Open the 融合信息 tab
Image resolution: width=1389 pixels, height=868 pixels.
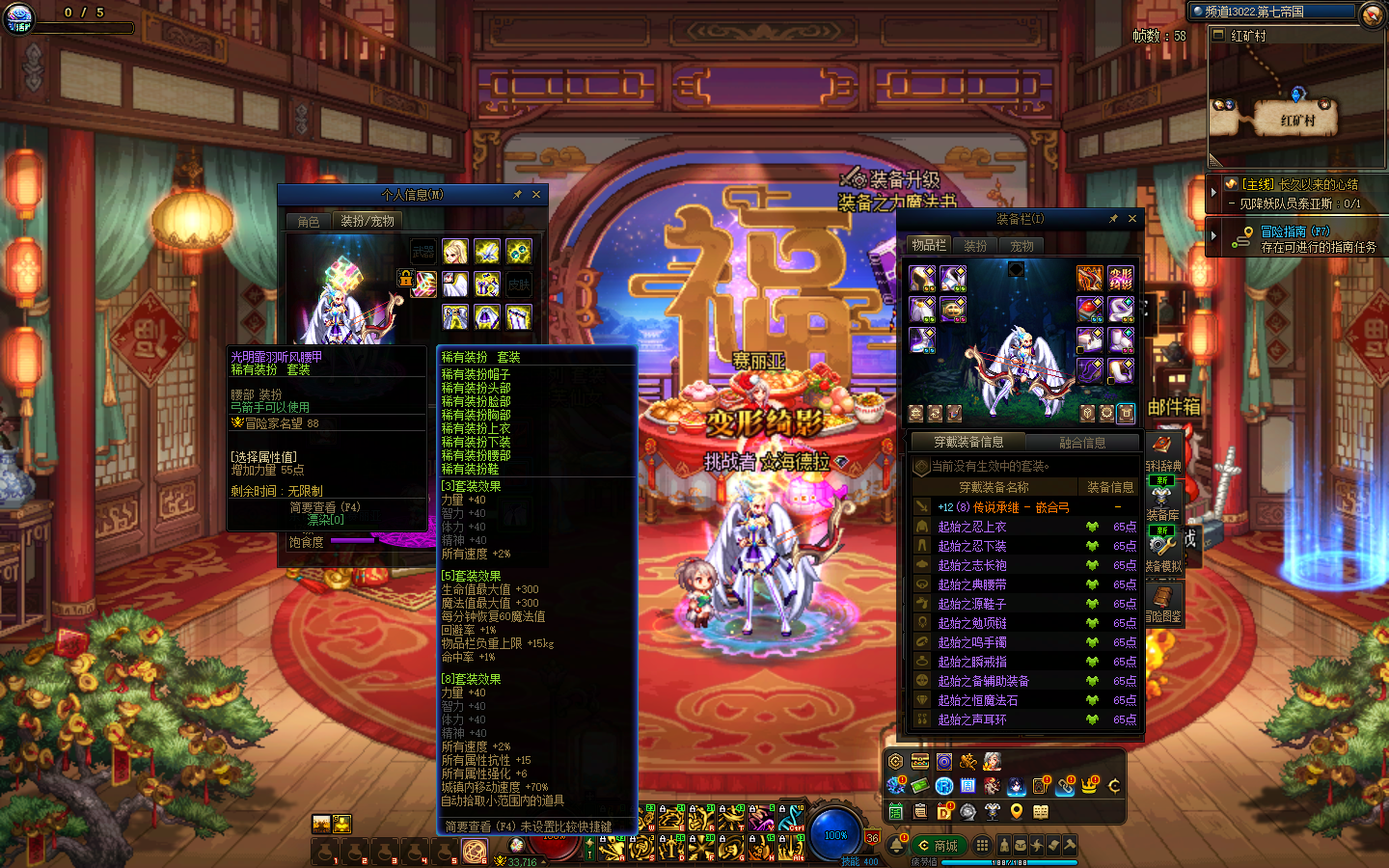tap(1082, 443)
